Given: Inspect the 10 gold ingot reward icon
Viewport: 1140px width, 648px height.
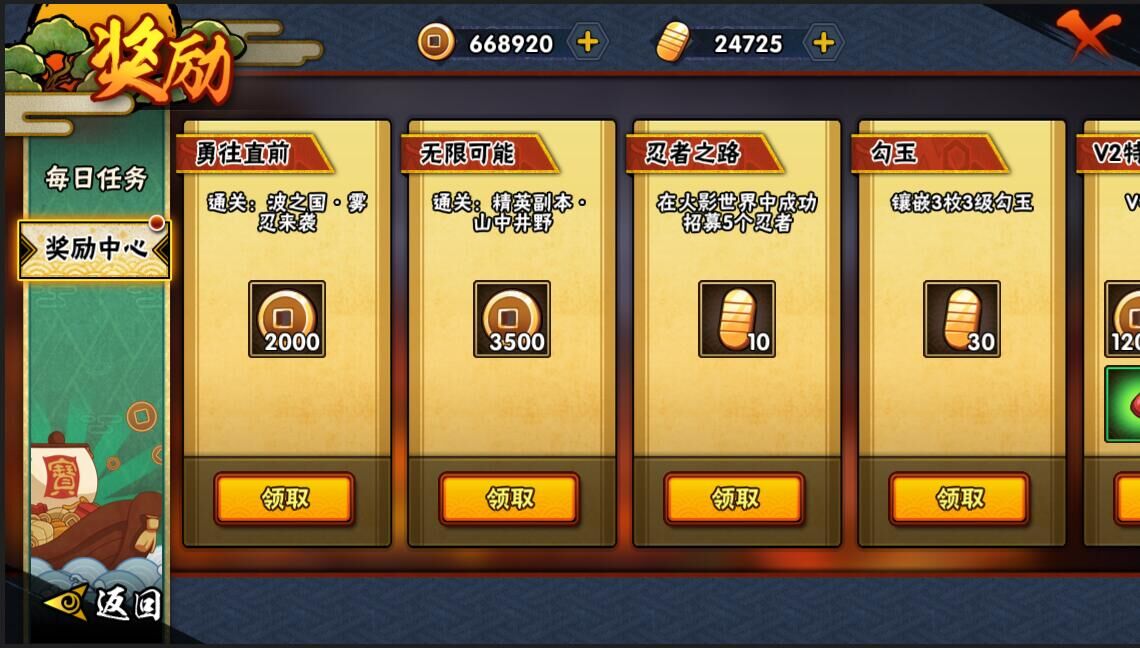Looking at the screenshot, I should 737,319.
